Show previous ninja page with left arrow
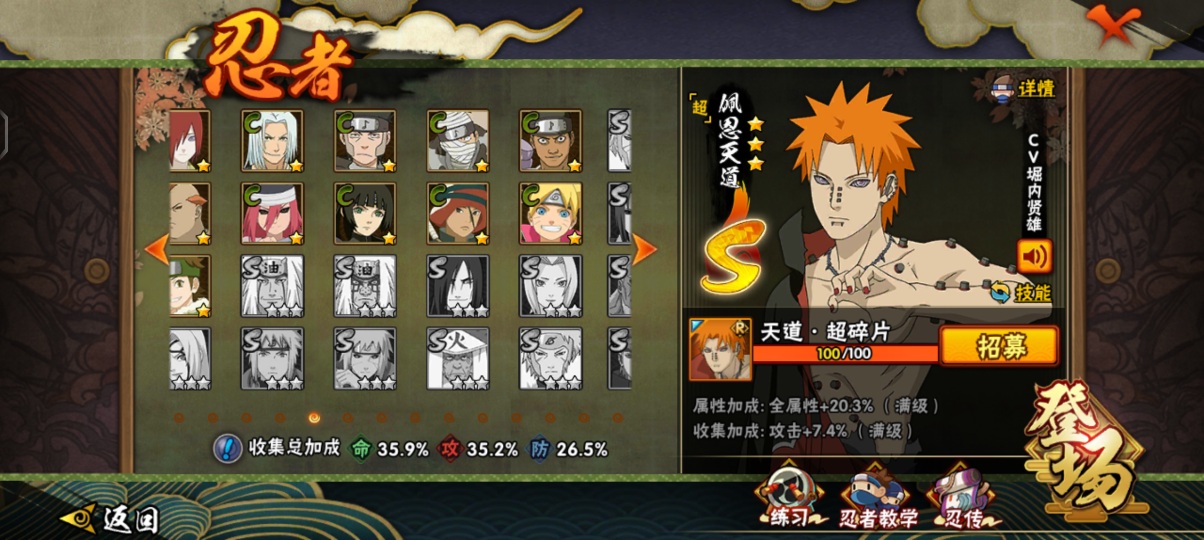 157,250
